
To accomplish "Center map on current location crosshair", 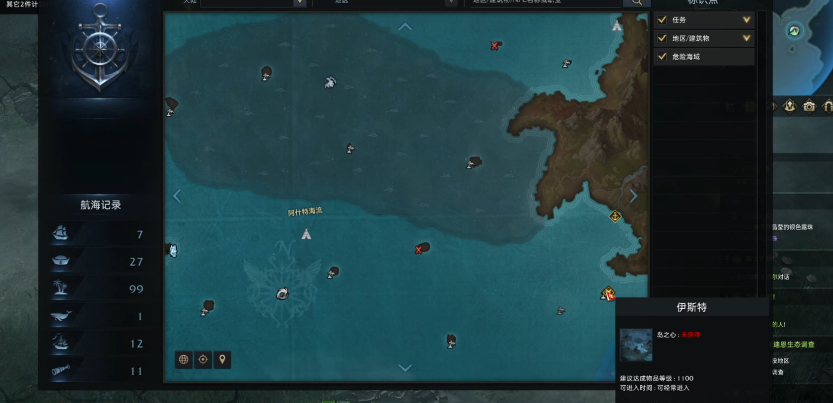I will coord(203,359).
